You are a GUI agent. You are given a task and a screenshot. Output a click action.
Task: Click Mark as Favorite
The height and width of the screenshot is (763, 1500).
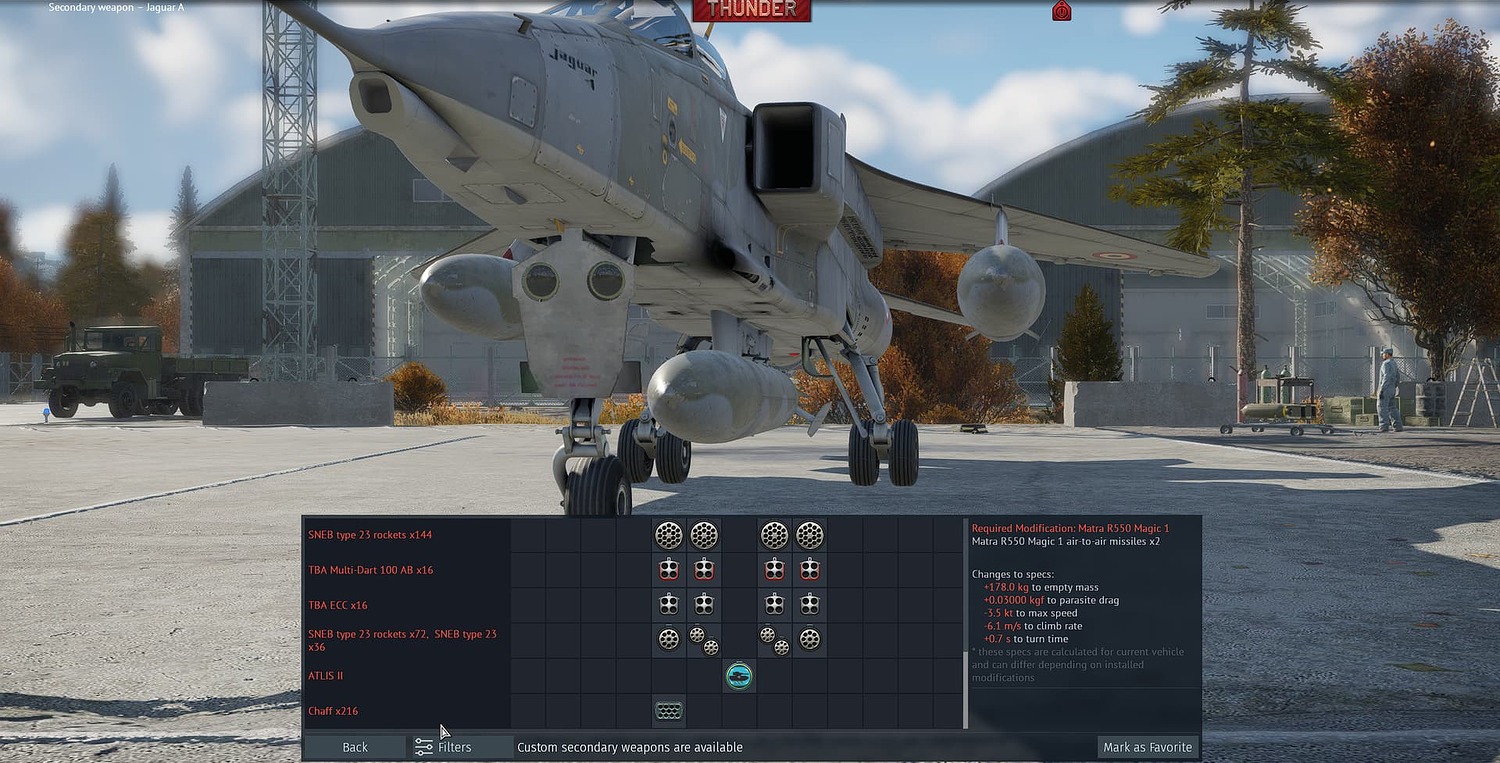[1147, 746]
